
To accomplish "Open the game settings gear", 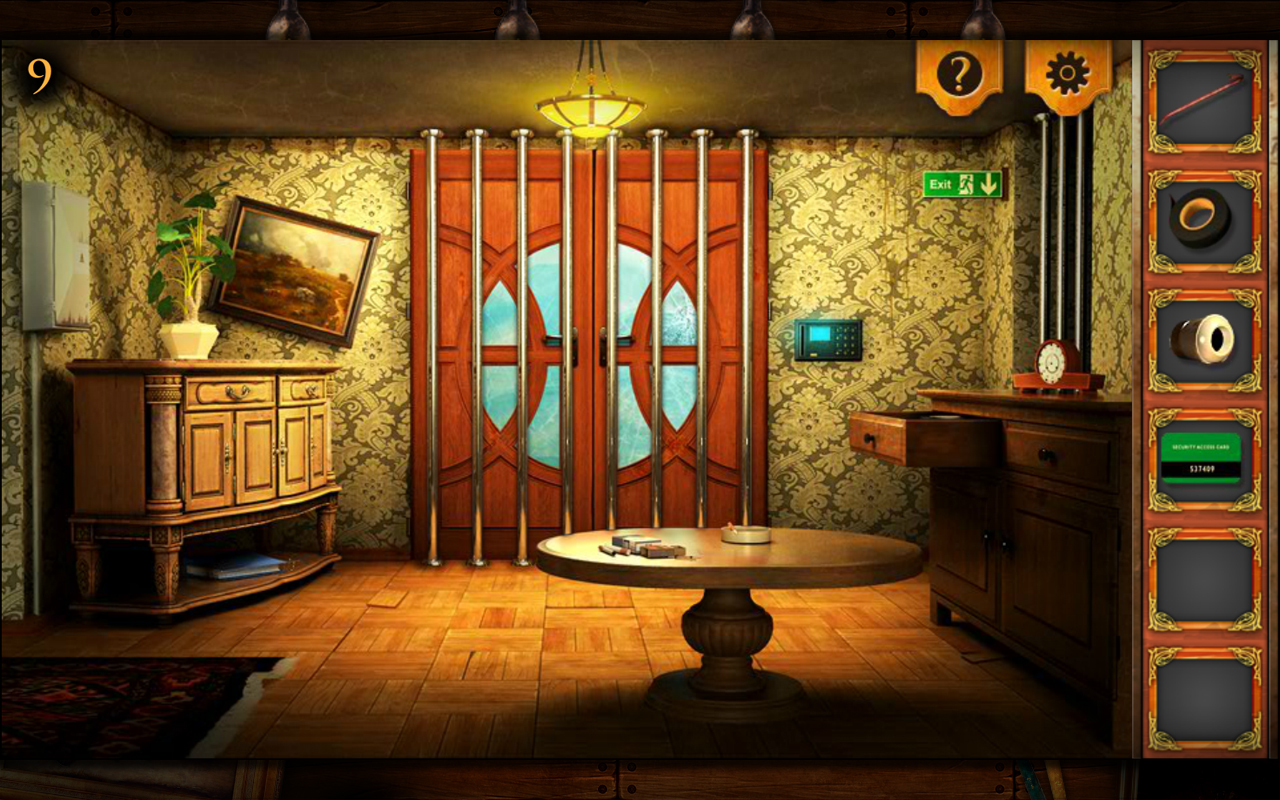I will point(1066,70).
